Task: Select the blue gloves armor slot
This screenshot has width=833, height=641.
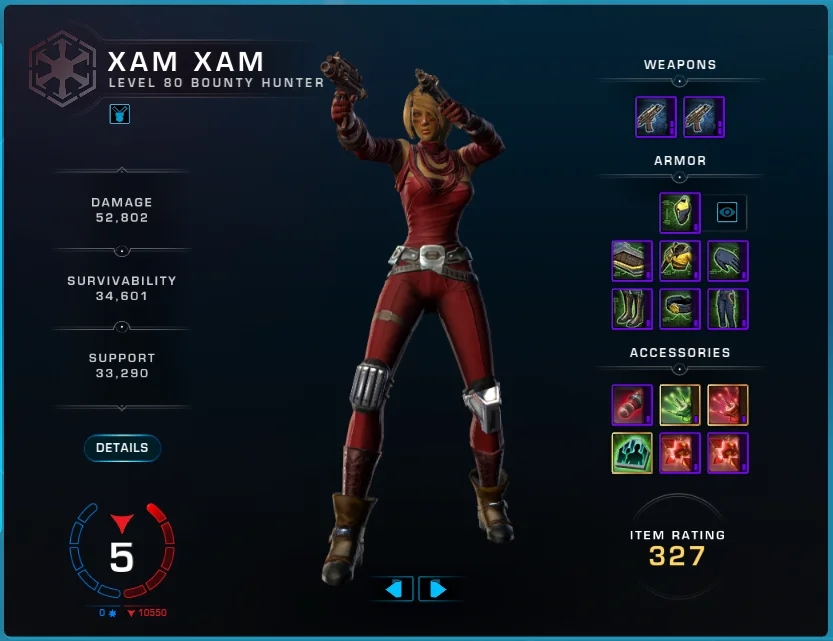Action: (728, 260)
